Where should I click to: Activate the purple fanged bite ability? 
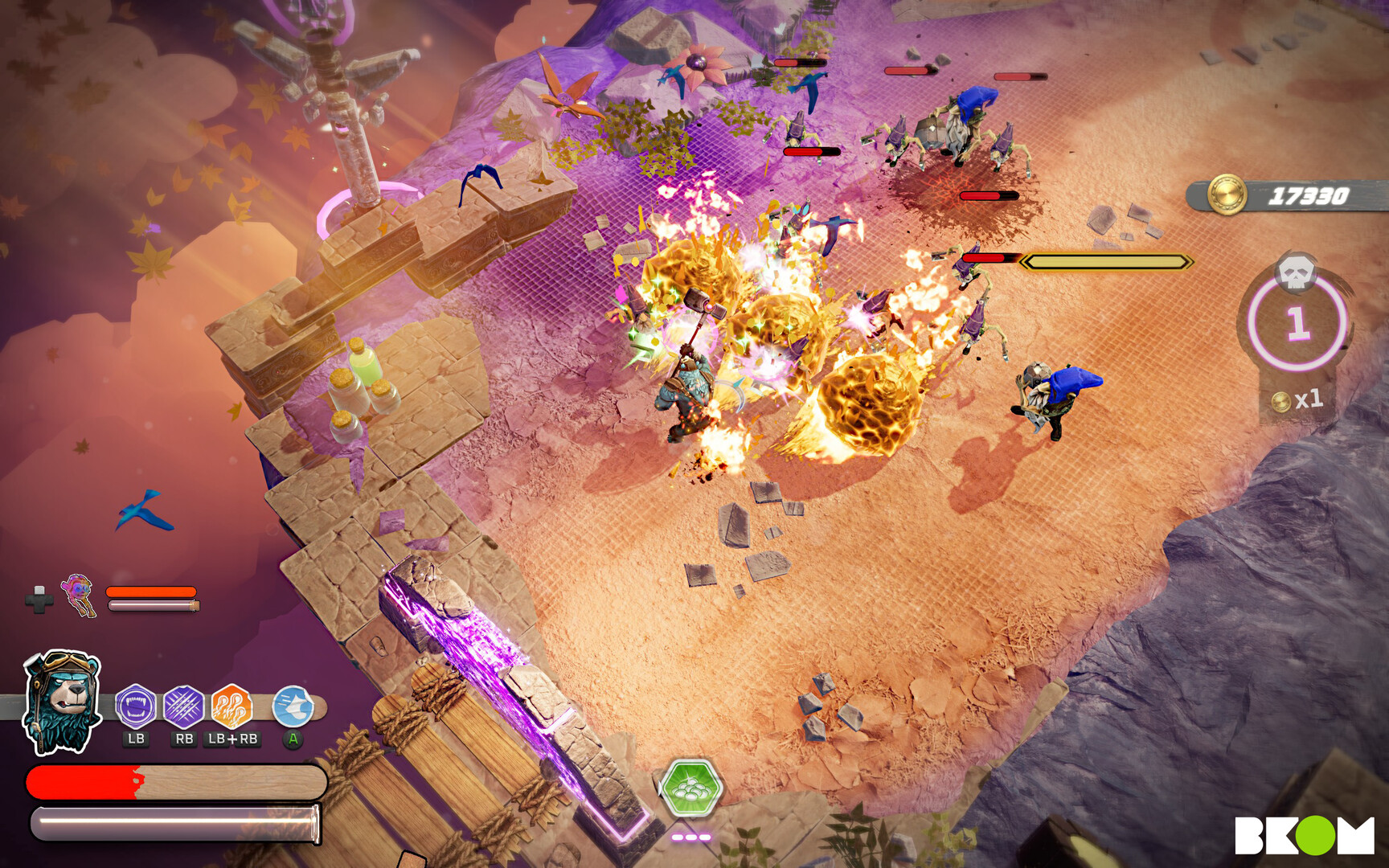[x=136, y=706]
